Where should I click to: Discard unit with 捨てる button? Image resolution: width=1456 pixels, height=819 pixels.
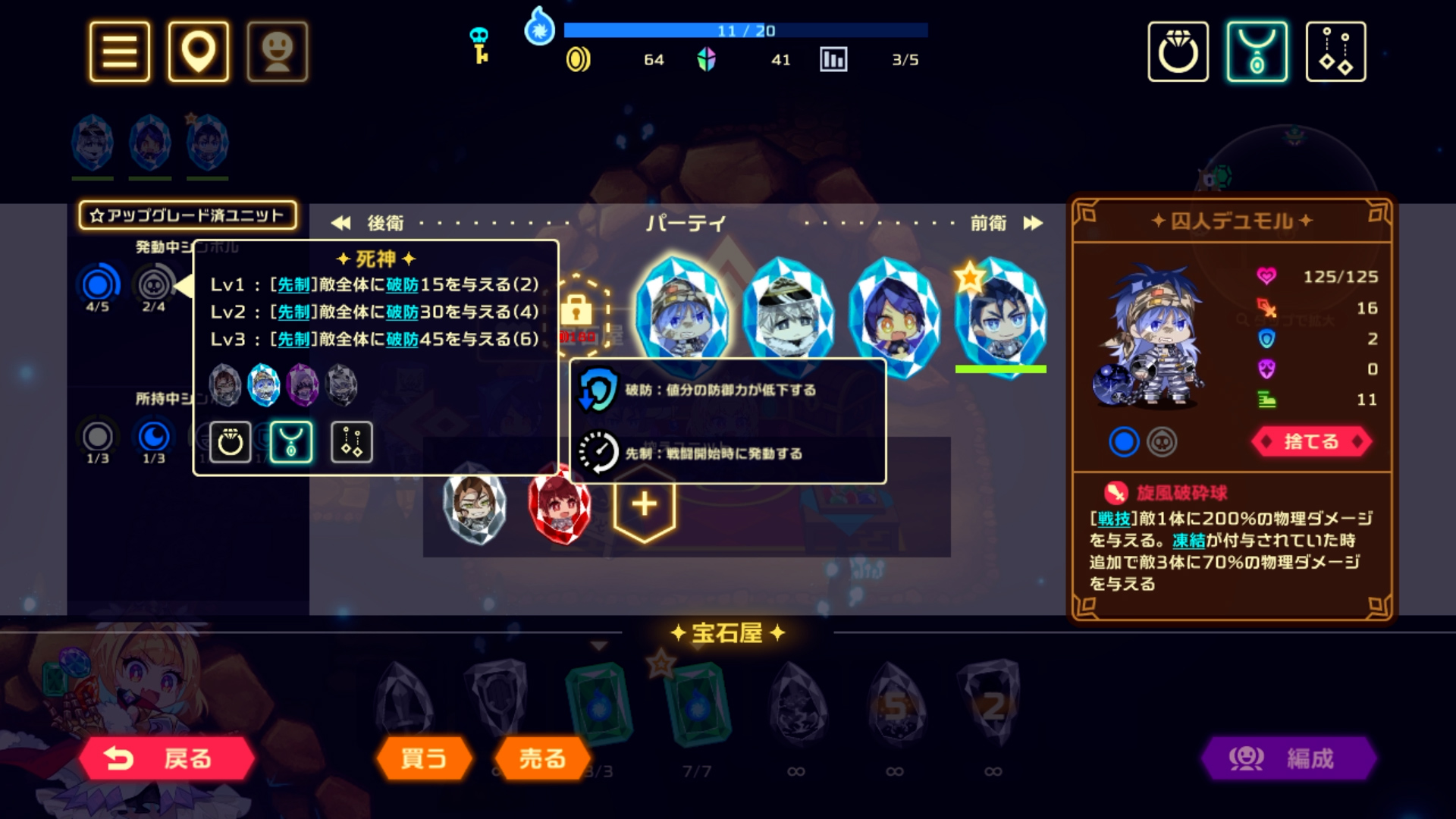pyautogui.click(x=1311, y=441)
